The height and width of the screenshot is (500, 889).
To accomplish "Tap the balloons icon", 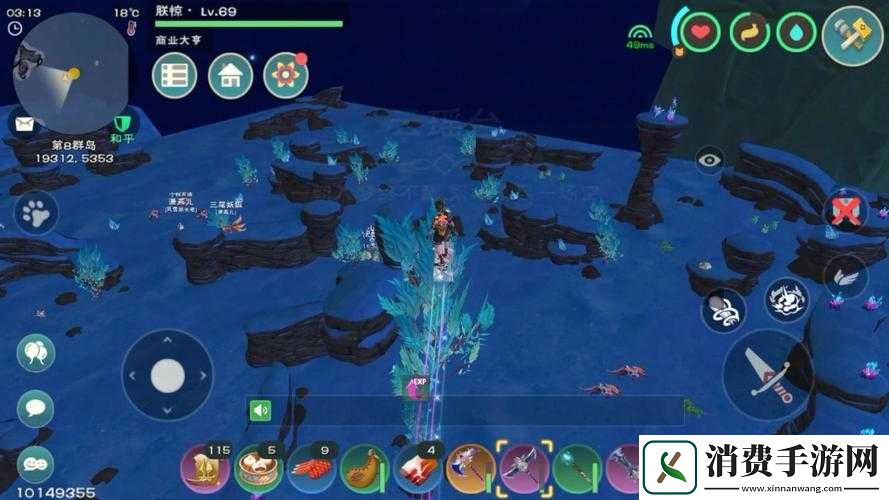I will [36, 353].
